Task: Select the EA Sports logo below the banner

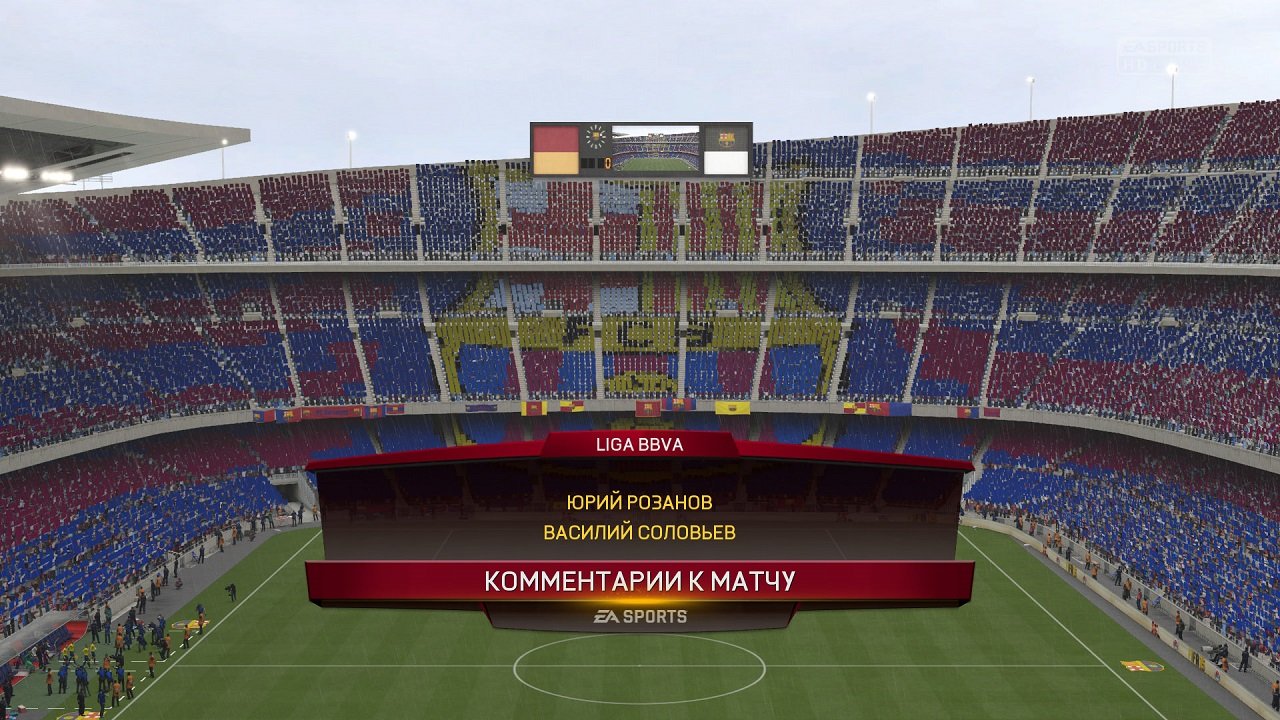Action: click(x=640, y=617)
